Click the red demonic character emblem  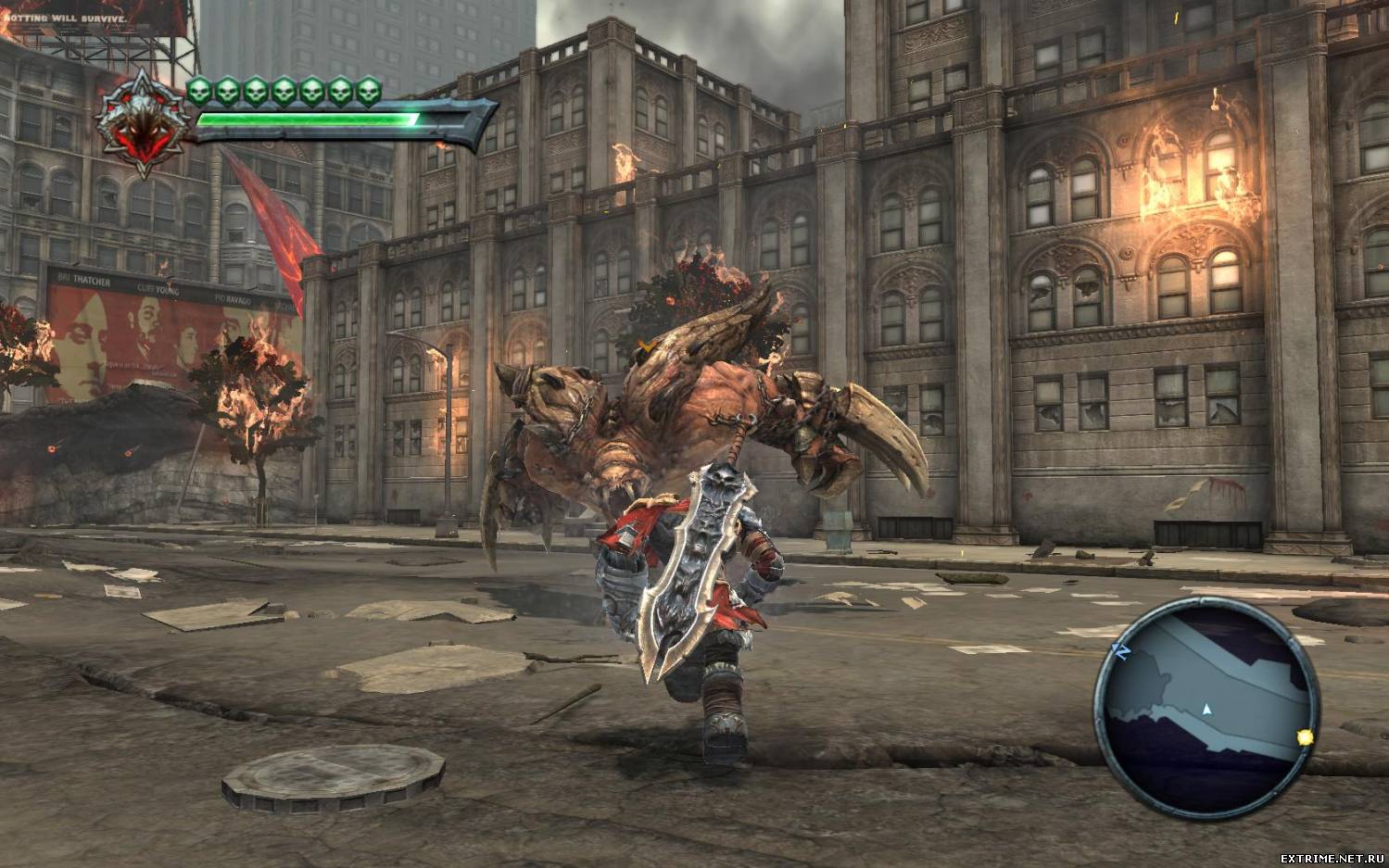(x=142, y=124)
